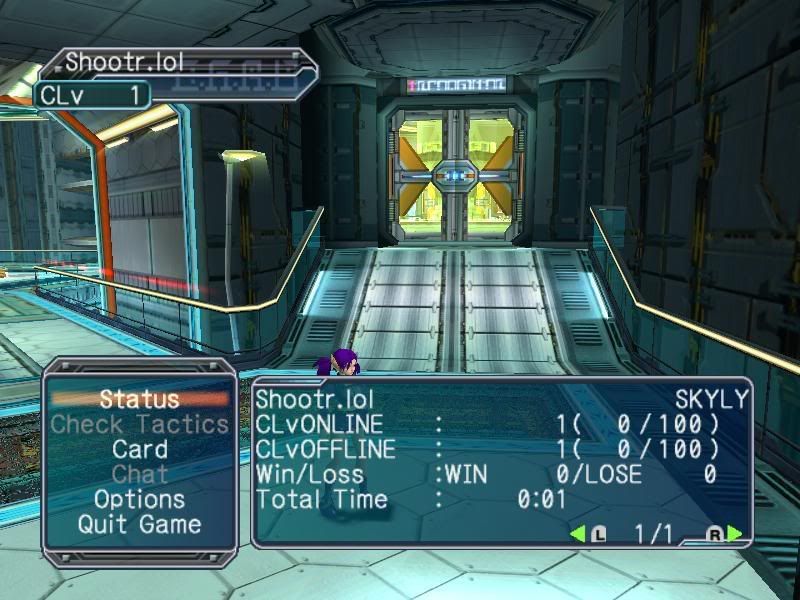Click the left page arrow
This screenshot has width=800, height=600.
pos(578,534)
